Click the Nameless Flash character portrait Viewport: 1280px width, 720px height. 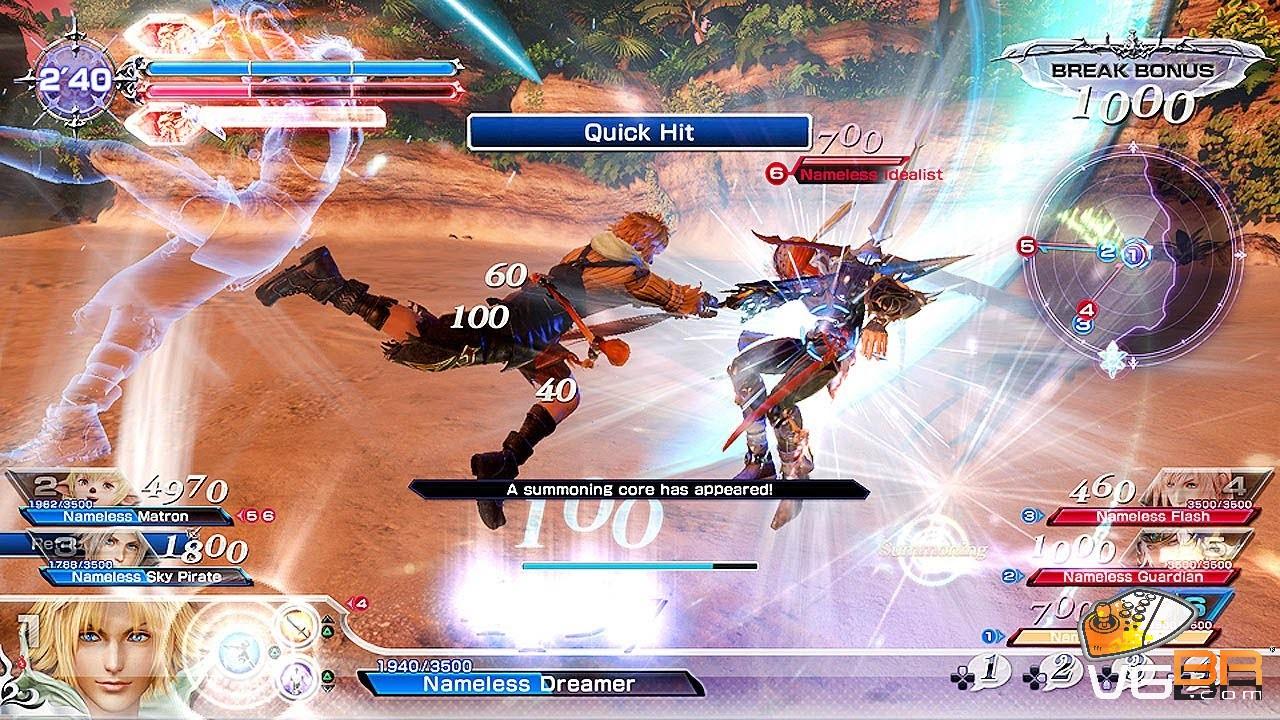(x=1185, y=489)
